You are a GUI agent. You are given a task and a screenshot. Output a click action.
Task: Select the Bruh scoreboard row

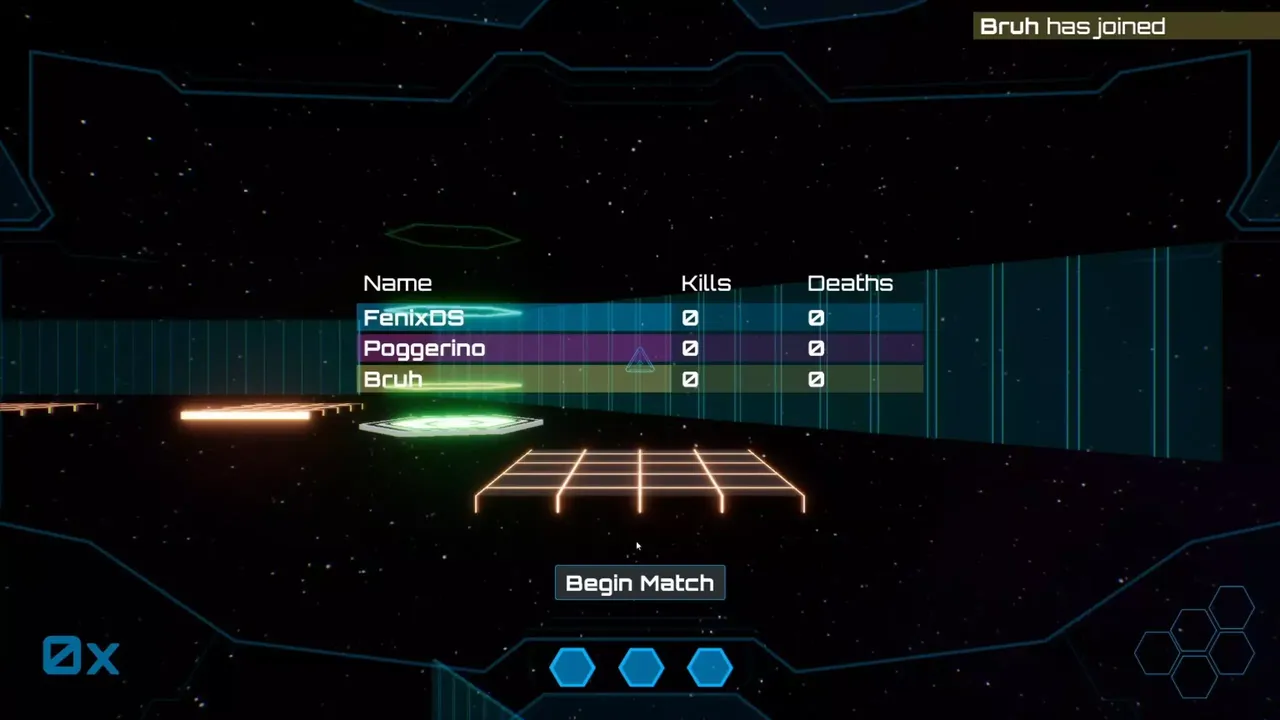click(x=640, y=380)
